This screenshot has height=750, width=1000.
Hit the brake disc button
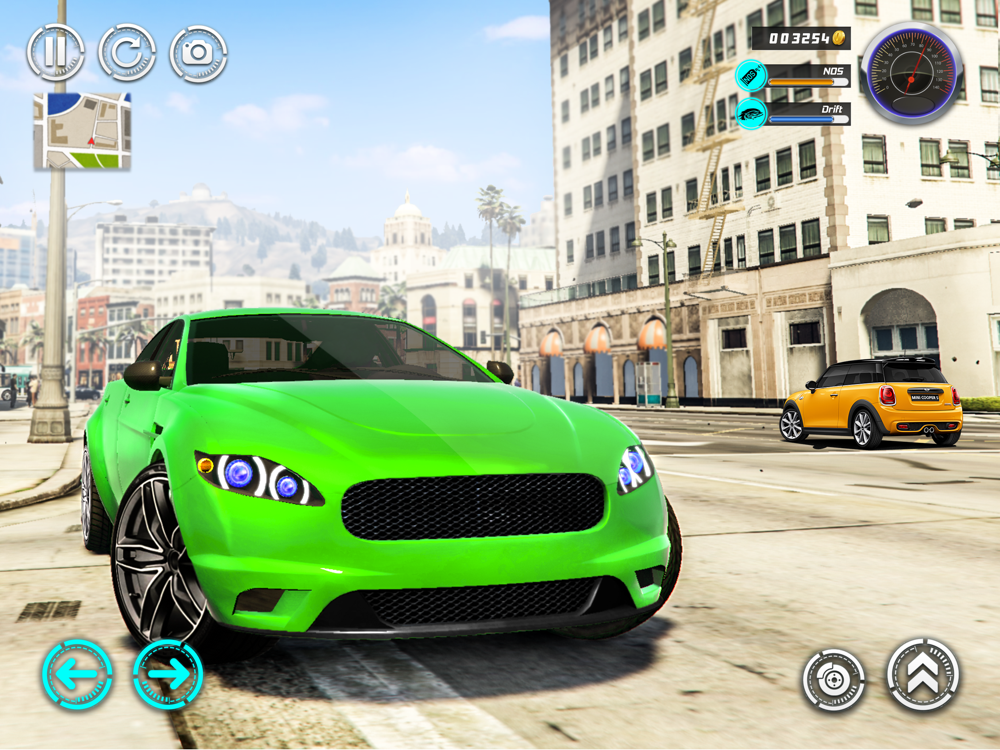coord(833,680)
